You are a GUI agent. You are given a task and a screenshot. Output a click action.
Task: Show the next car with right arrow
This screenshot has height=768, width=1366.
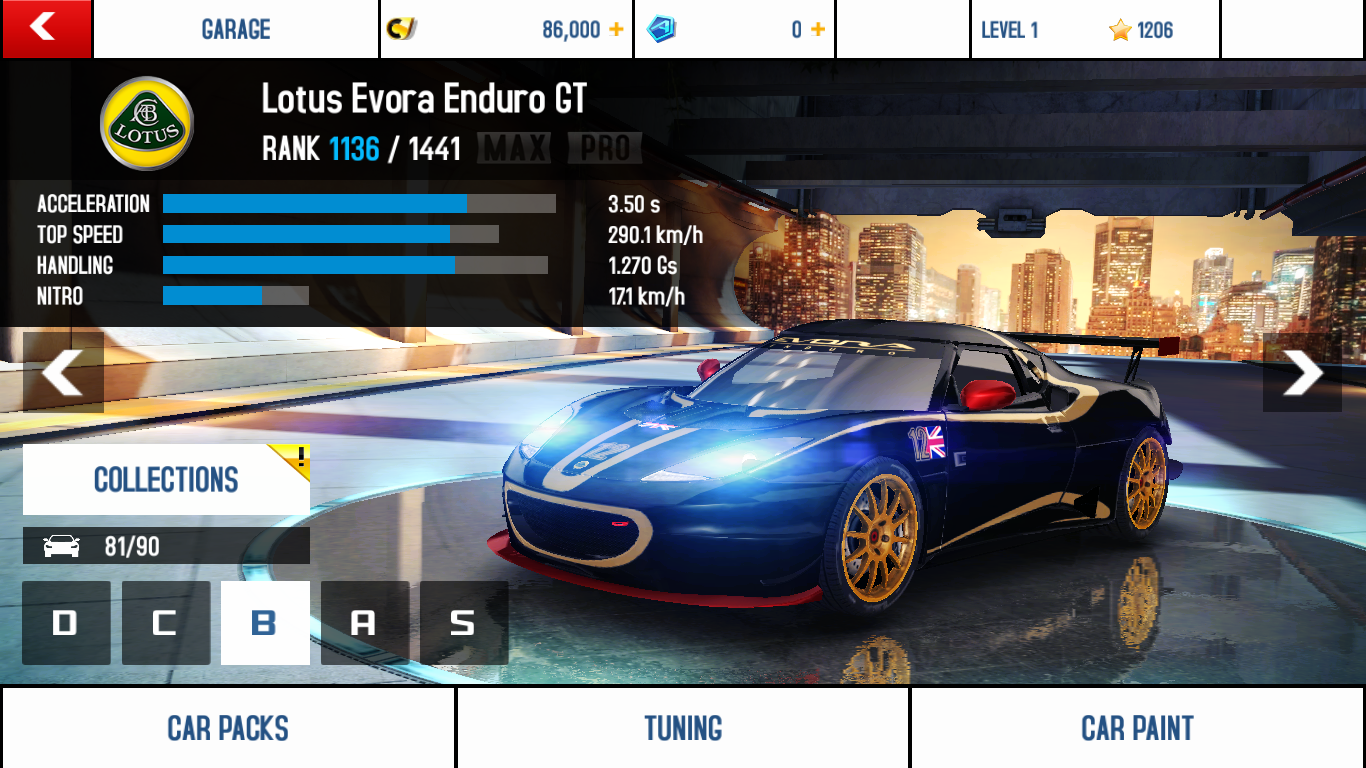coord(1302,372)
